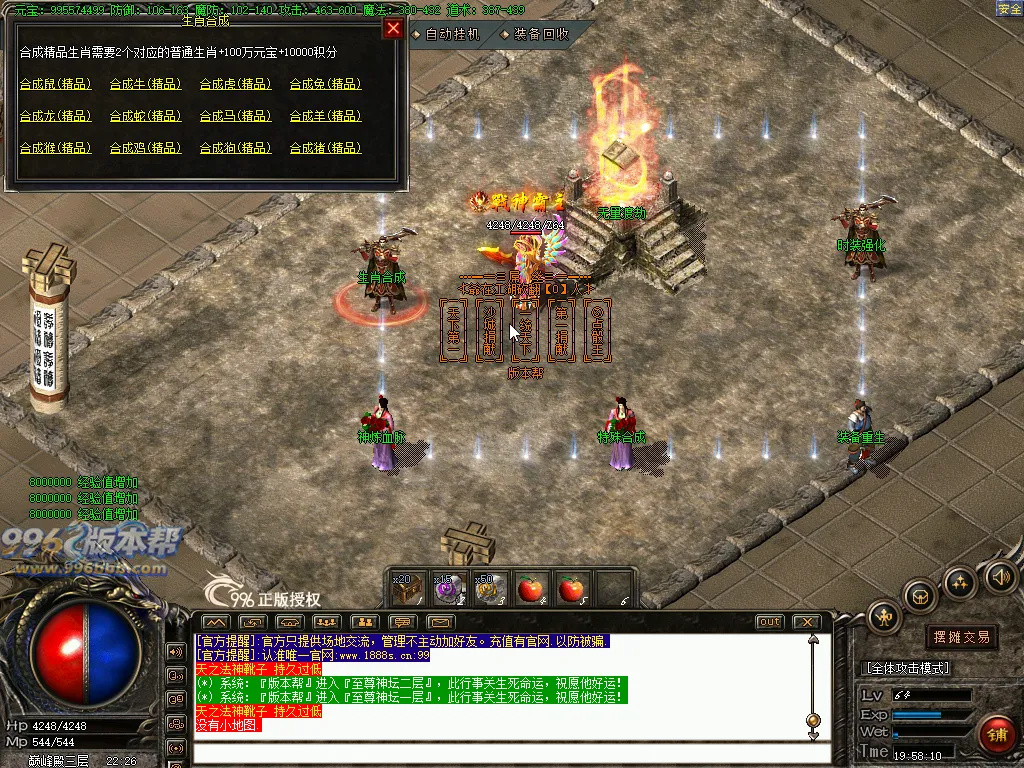This screenshot has width=1024, height=768.
Task: Click the 安全 button in the corner
Action: pos(1009,9)
